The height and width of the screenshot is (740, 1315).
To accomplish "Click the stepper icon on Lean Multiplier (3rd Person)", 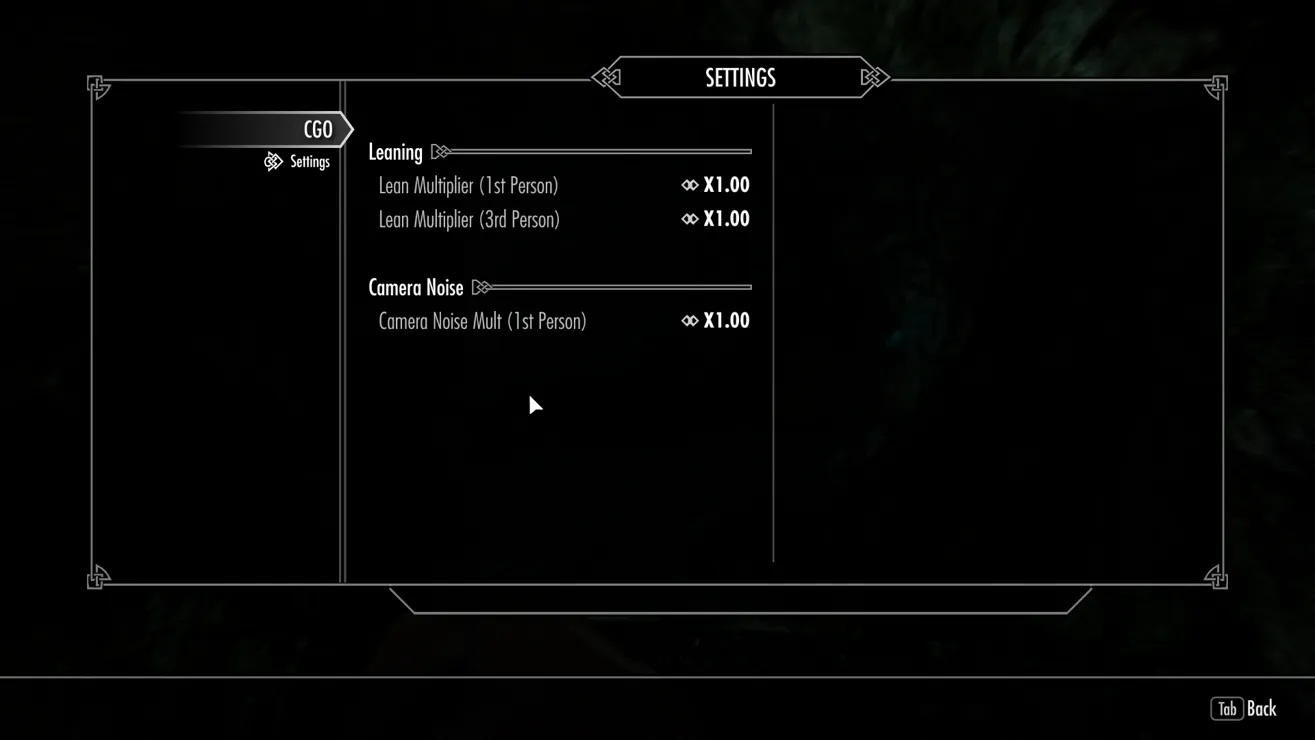I will tap(688, 219).
